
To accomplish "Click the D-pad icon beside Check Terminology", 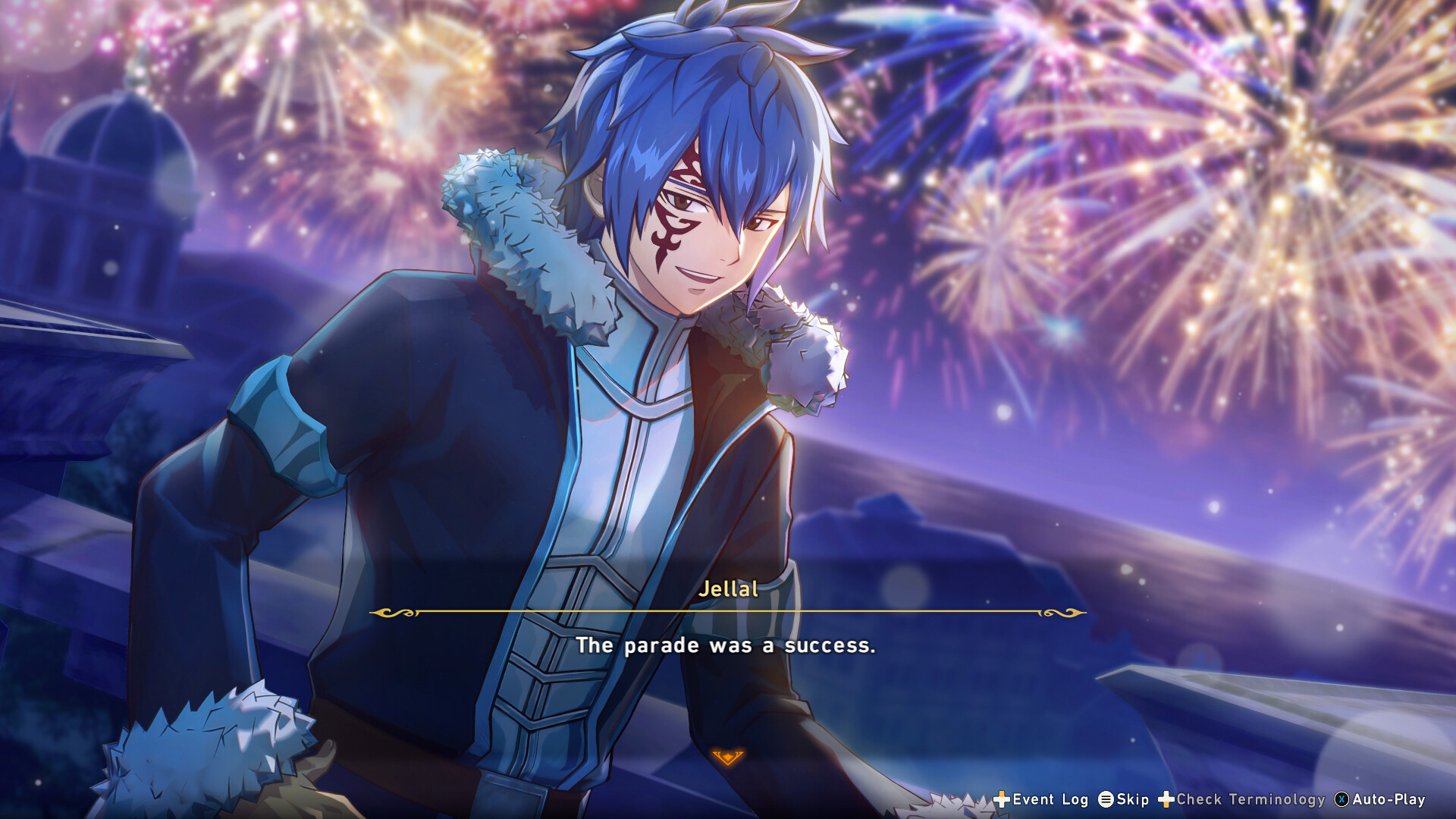I will pos(1166,800).
